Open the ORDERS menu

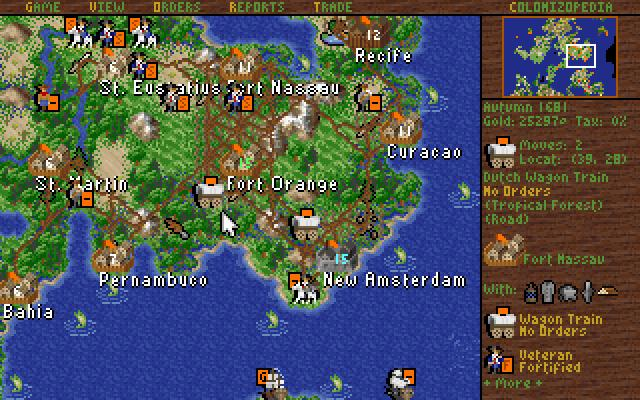click(x=177, y=6)
